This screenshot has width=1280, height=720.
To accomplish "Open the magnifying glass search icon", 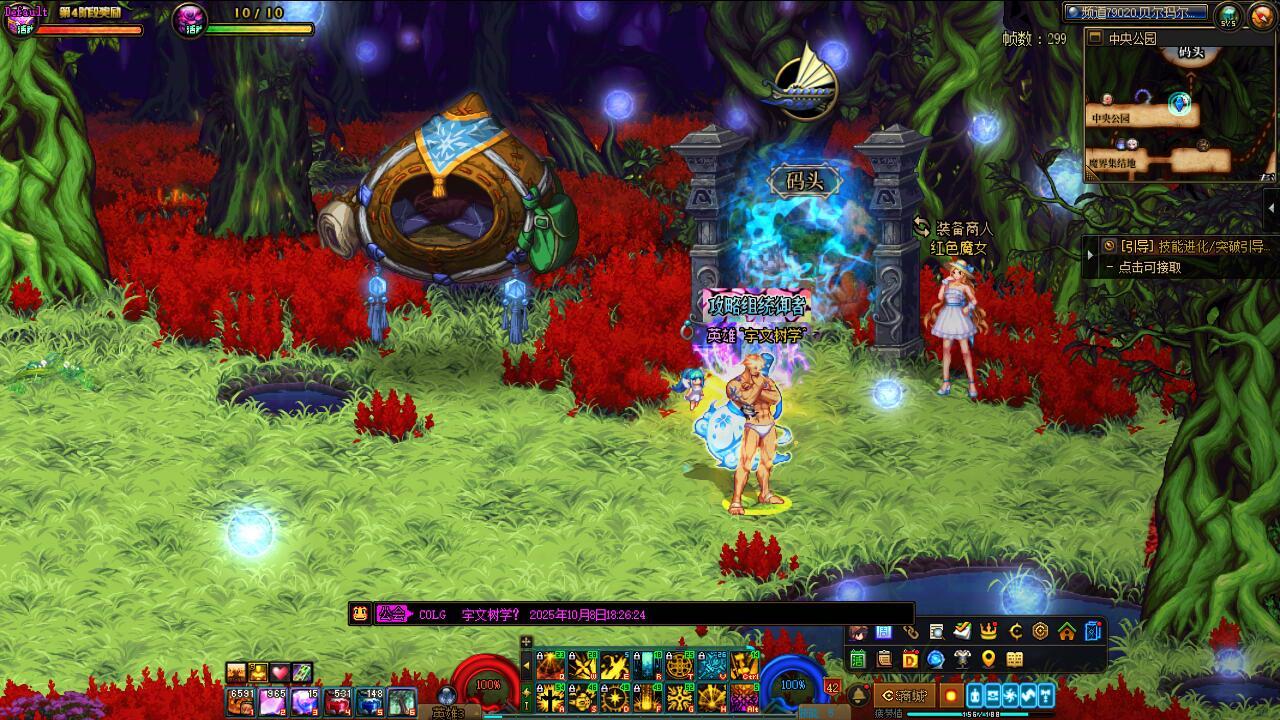I will pos(936,631).
